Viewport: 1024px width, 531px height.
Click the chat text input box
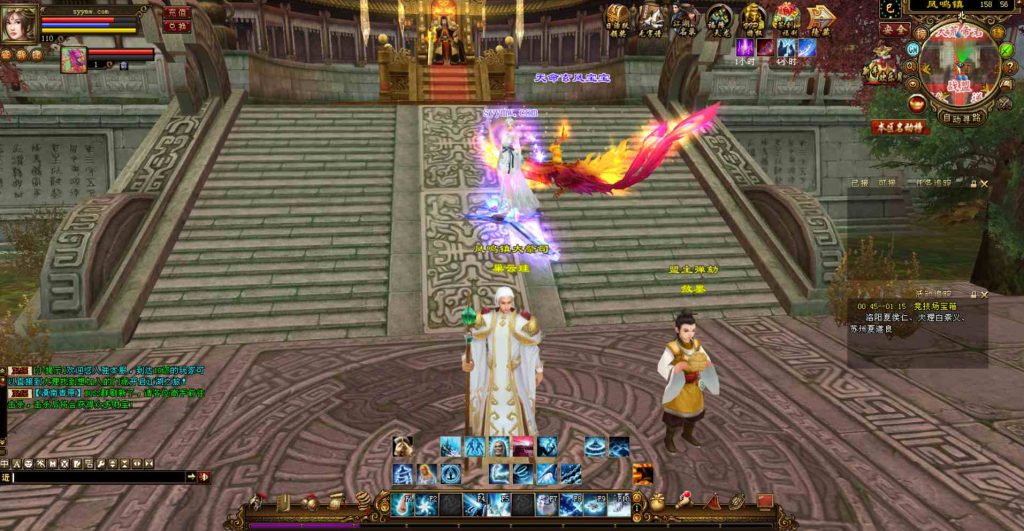100,477
